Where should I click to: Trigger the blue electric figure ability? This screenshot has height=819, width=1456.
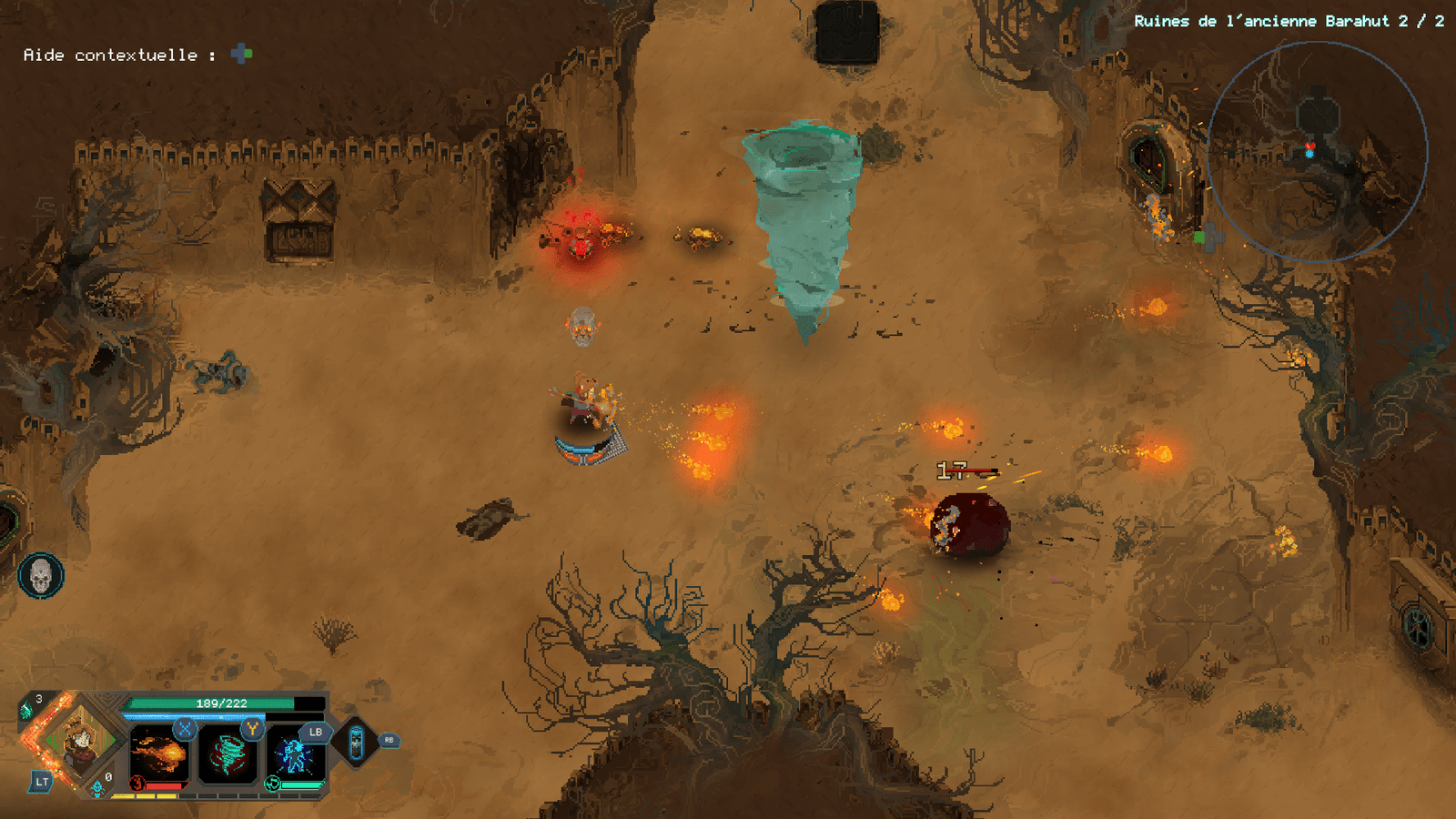coord(295,755)
